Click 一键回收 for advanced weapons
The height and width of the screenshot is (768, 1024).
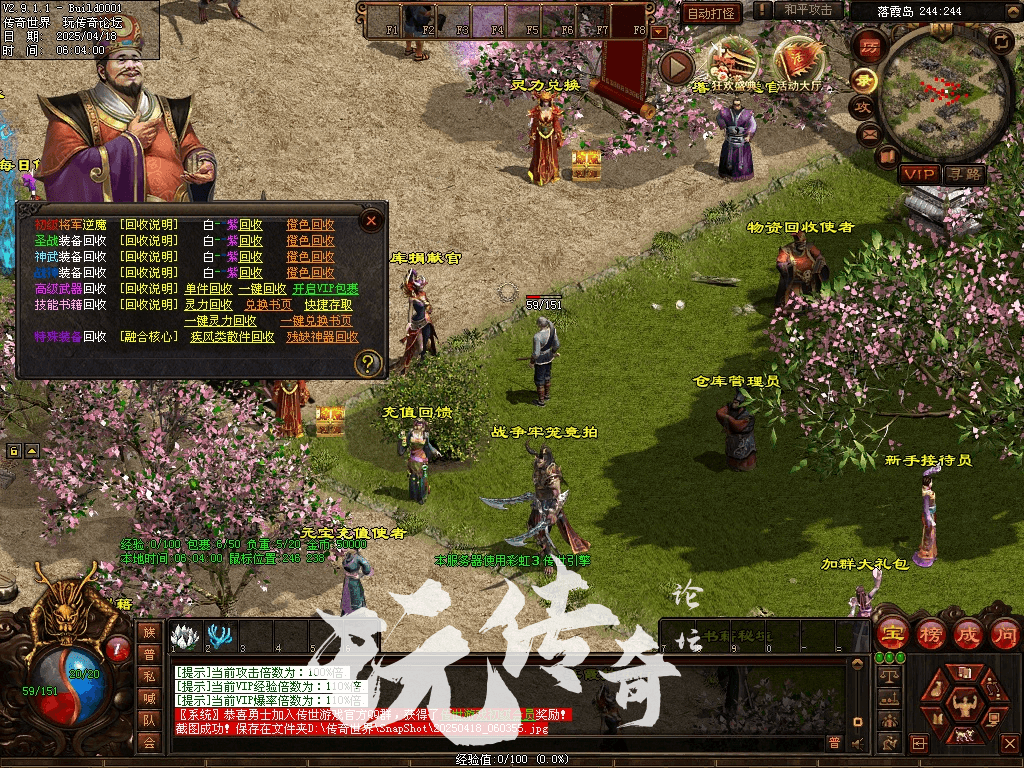(261, 289)
